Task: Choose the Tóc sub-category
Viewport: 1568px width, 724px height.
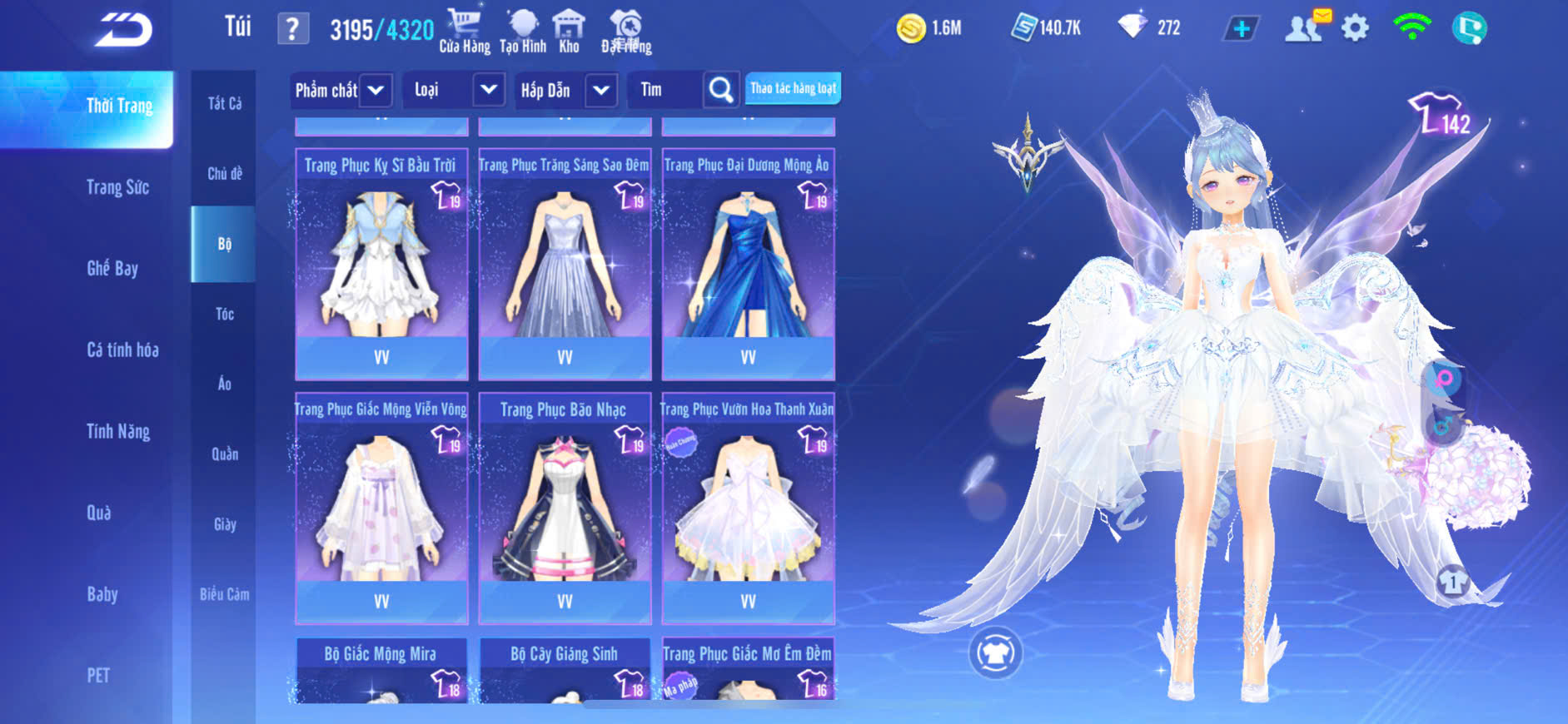Action: coord(224,314)
